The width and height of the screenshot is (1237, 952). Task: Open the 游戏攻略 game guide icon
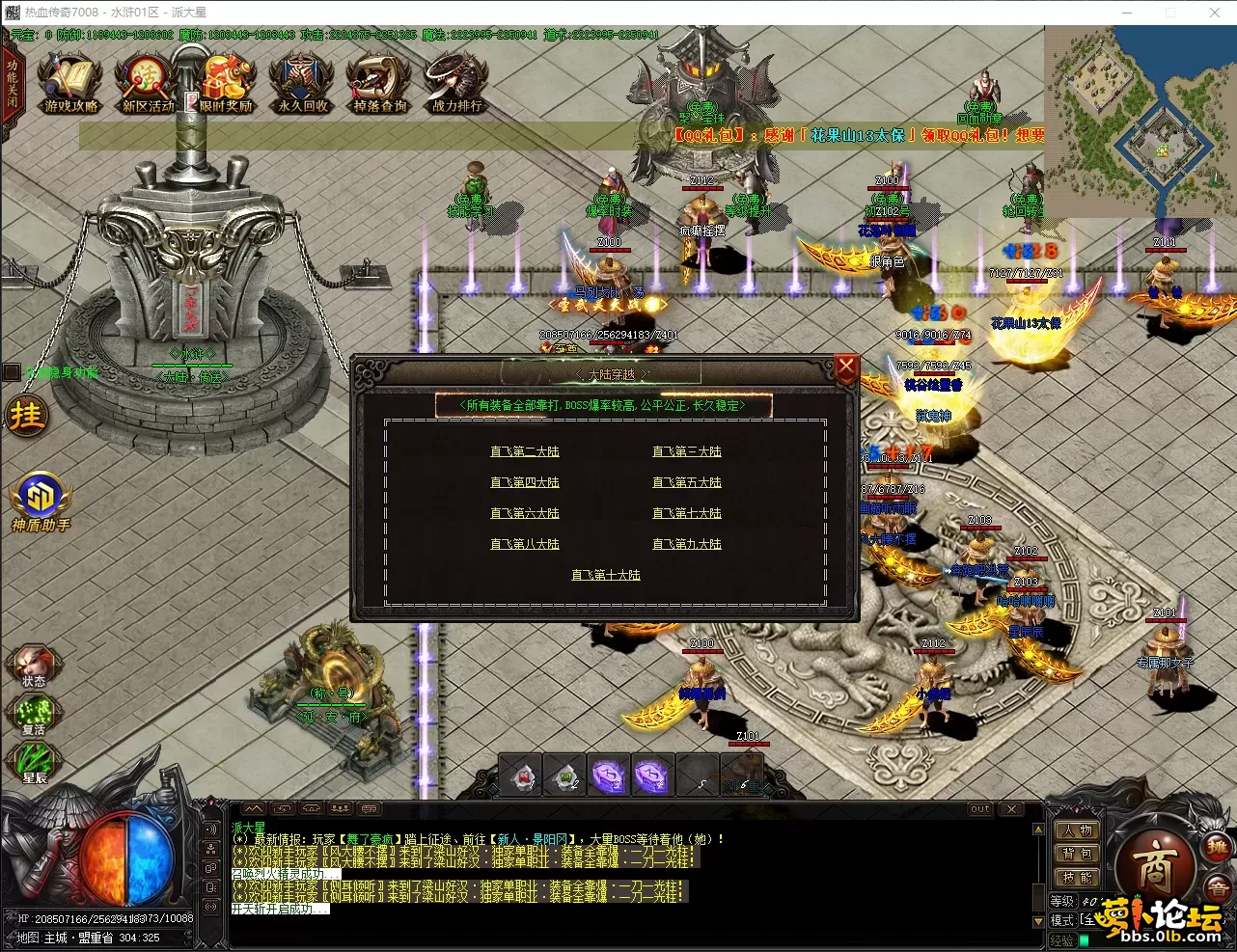[70, 84]
